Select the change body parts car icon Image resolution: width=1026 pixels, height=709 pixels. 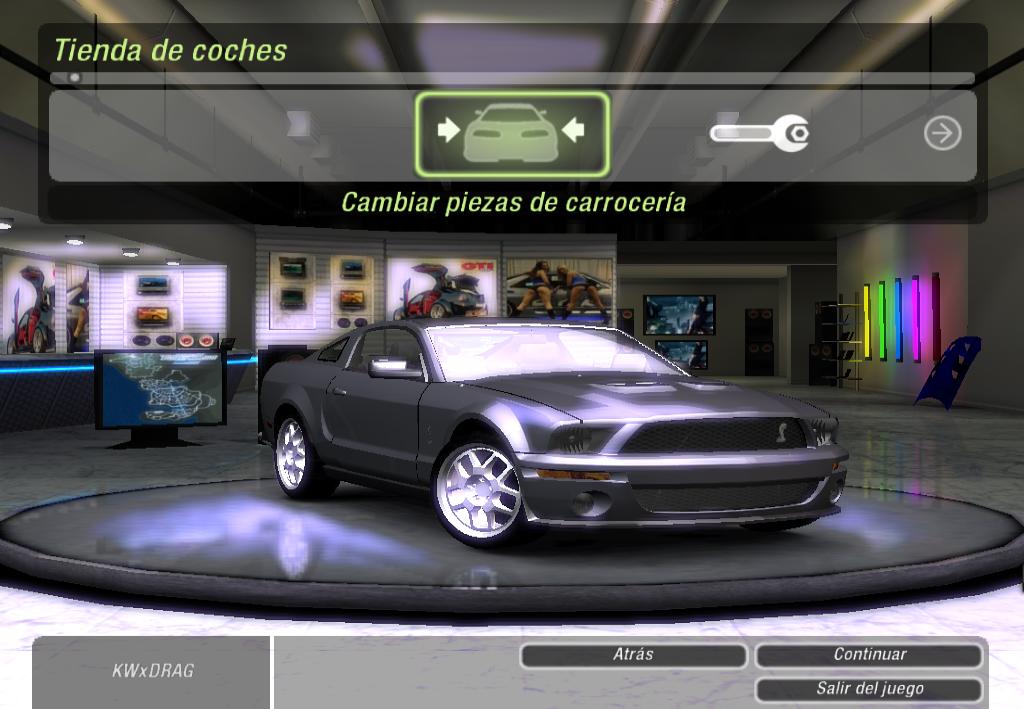(511, 134)
